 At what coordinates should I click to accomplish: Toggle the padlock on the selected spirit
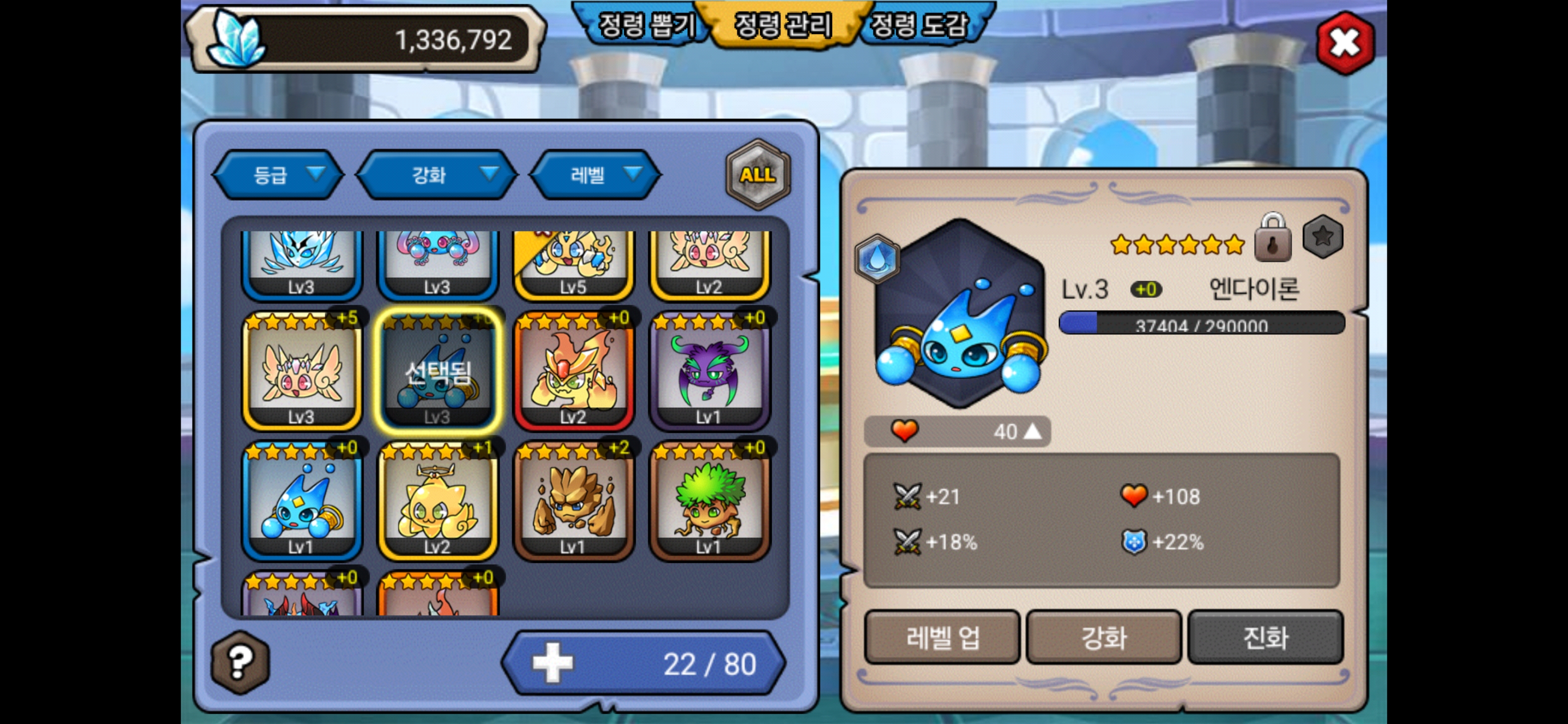[1272, 239]
